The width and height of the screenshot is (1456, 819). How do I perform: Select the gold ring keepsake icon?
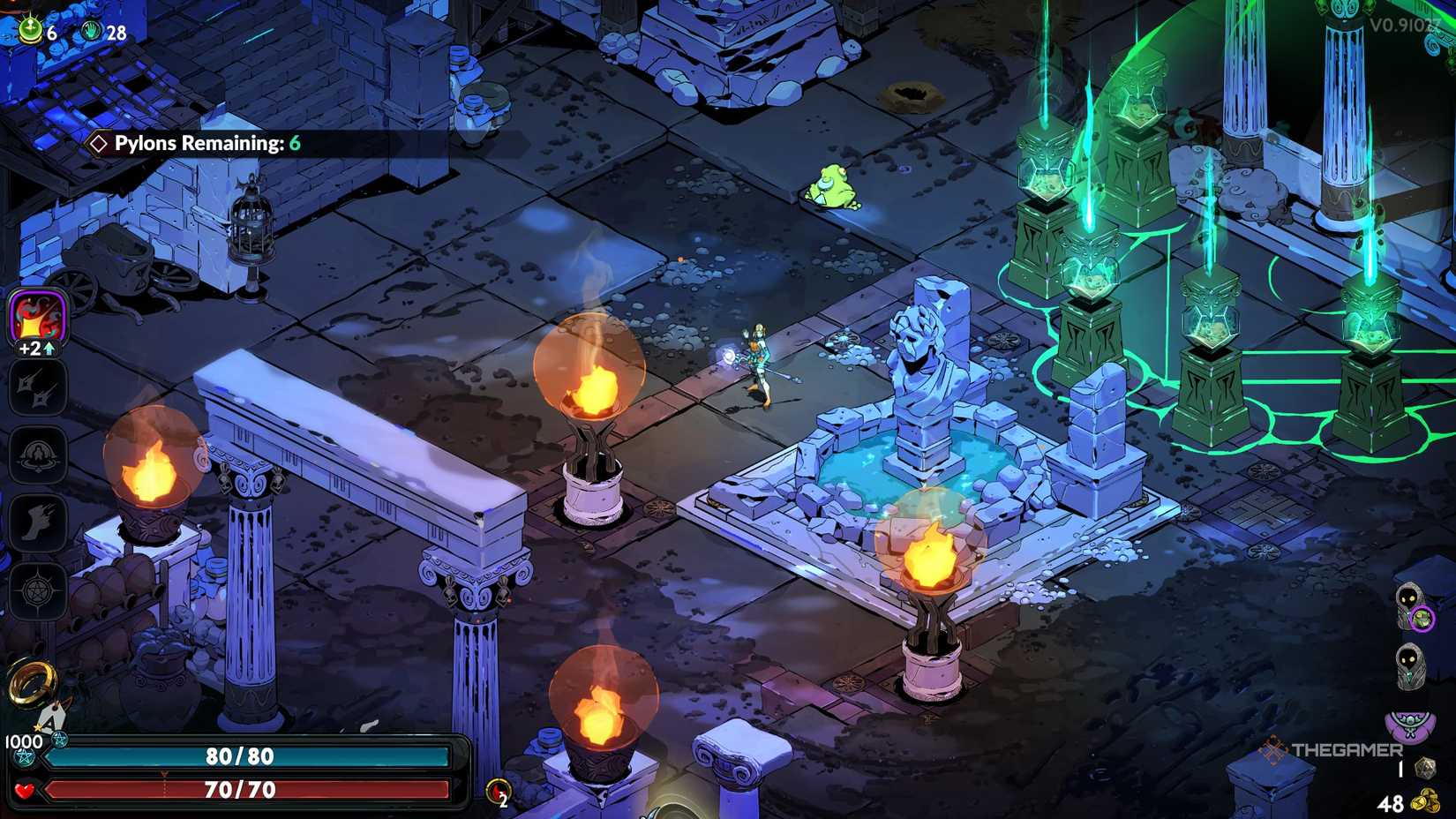[x=32, y=682]
